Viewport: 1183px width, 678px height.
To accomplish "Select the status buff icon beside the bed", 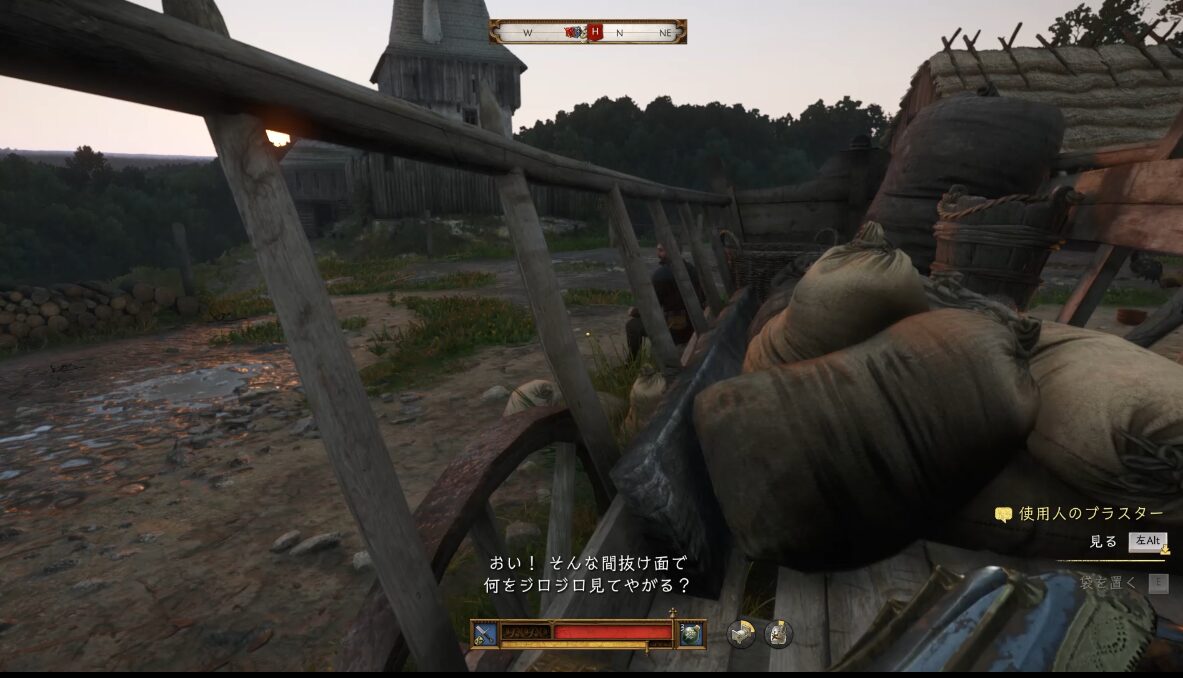I will tap(778, 633).
